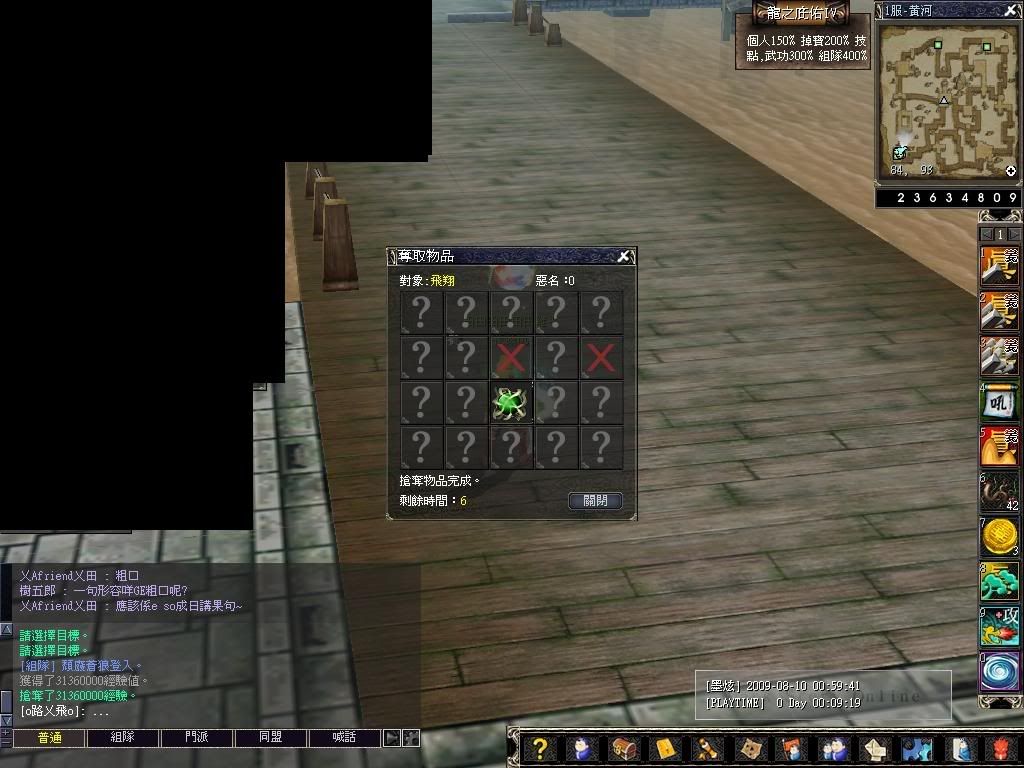1024x768 pixels.
Task: Open the 門派 chat channel tab
Action: pos(197,738)
